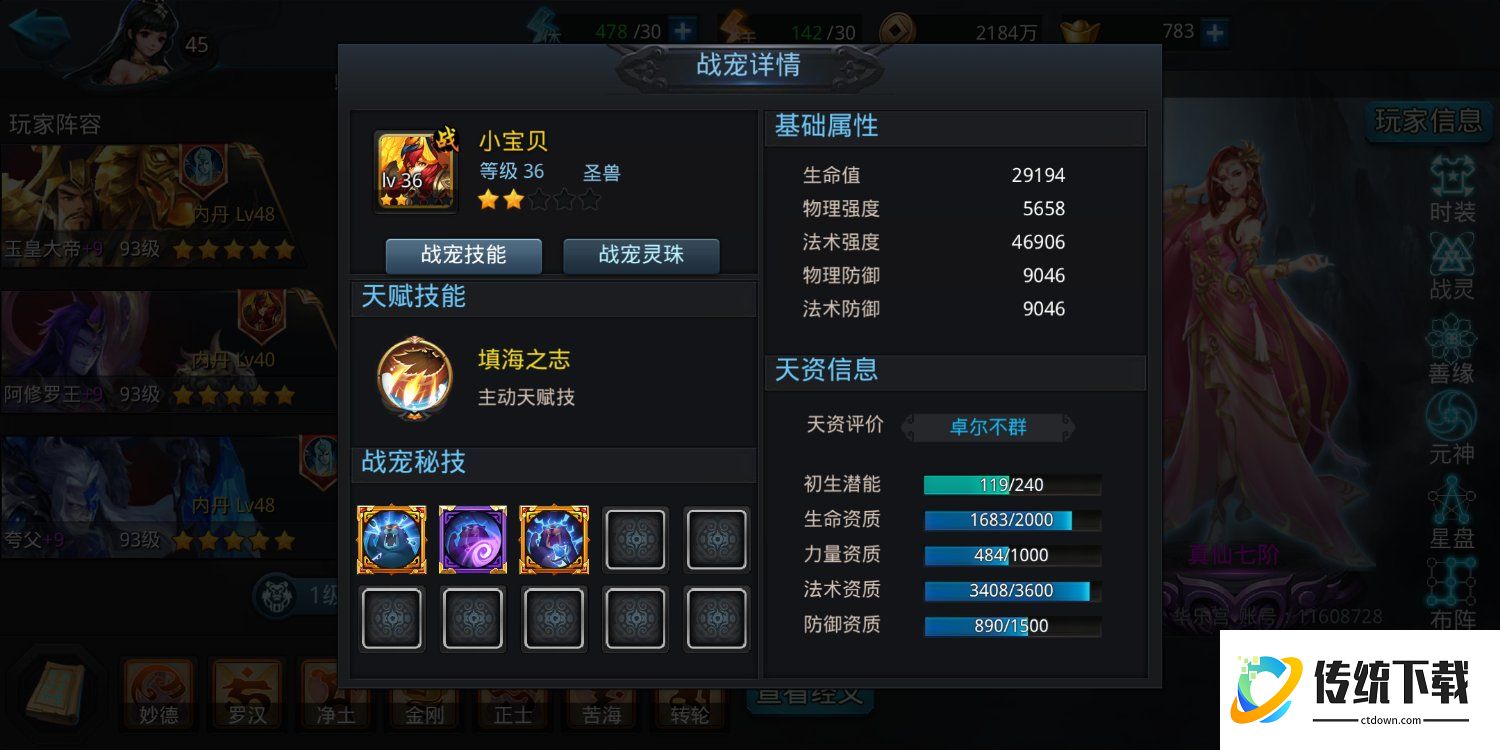The image size is (1500, 750).
Task: Switch to the 战宠灵珠 tab
Action: (x=641, y=256)
